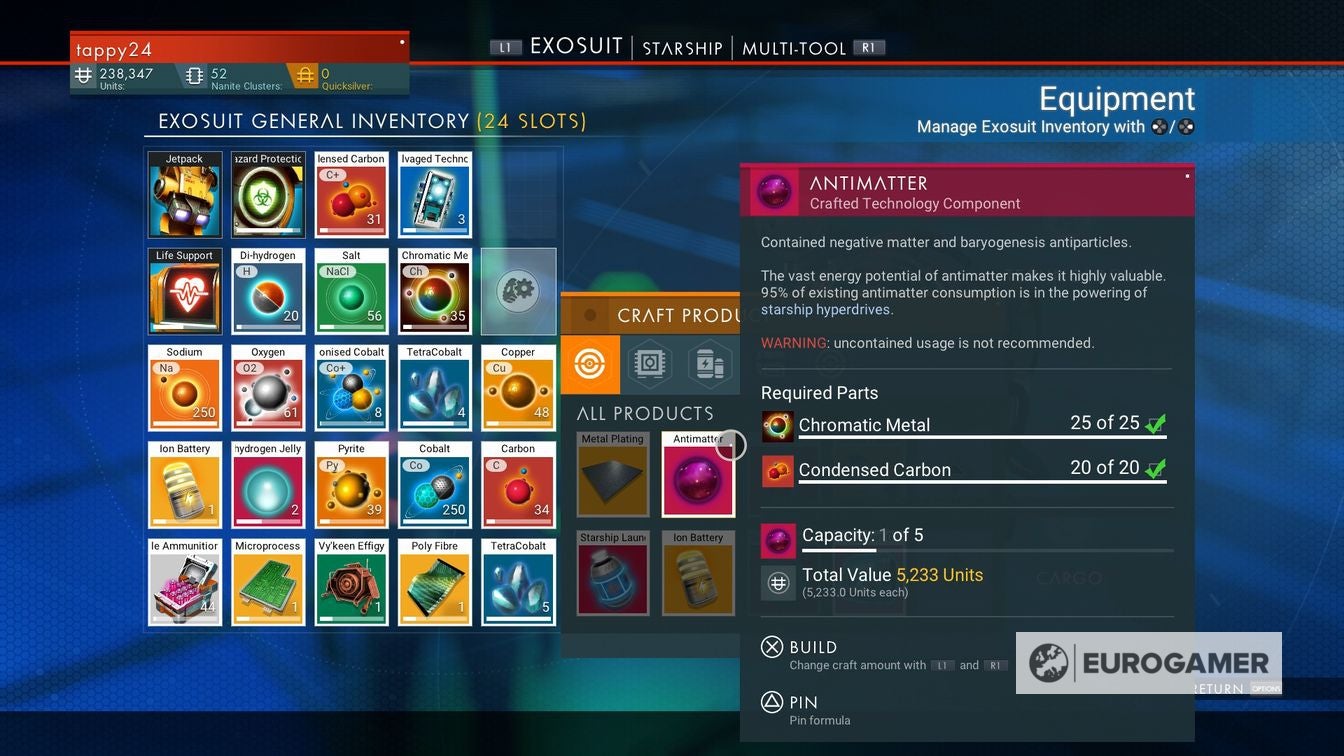Click the Vy'keen Effigy inventory icon

pos(351,582)
